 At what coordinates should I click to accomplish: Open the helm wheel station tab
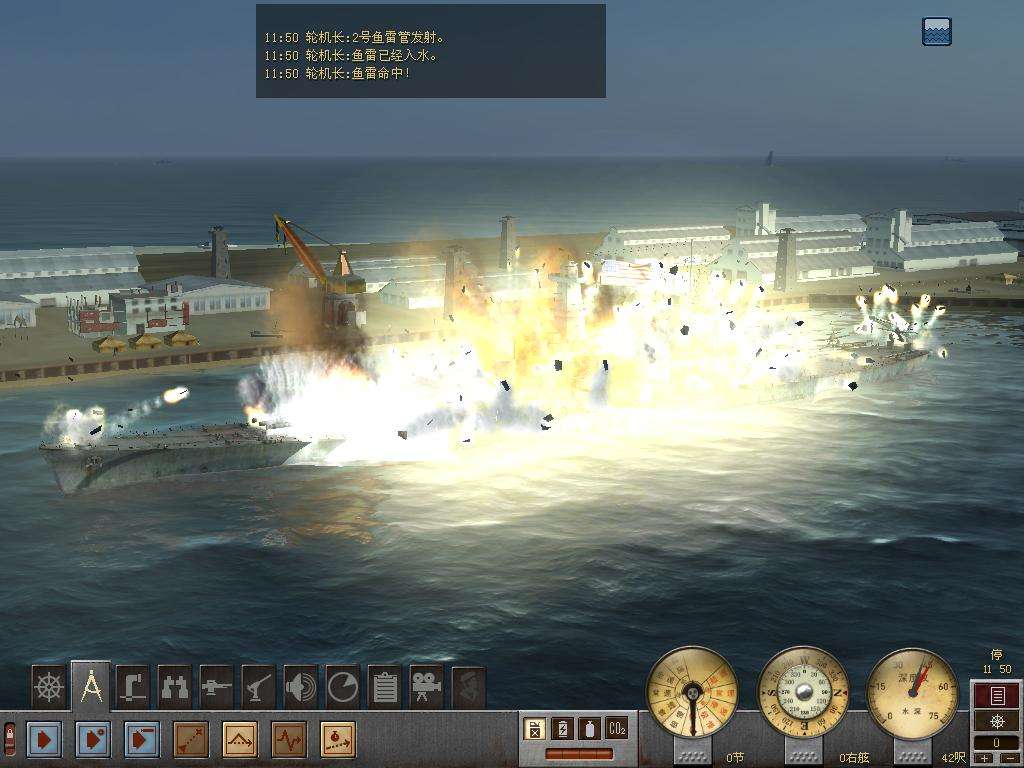[49, 687]
